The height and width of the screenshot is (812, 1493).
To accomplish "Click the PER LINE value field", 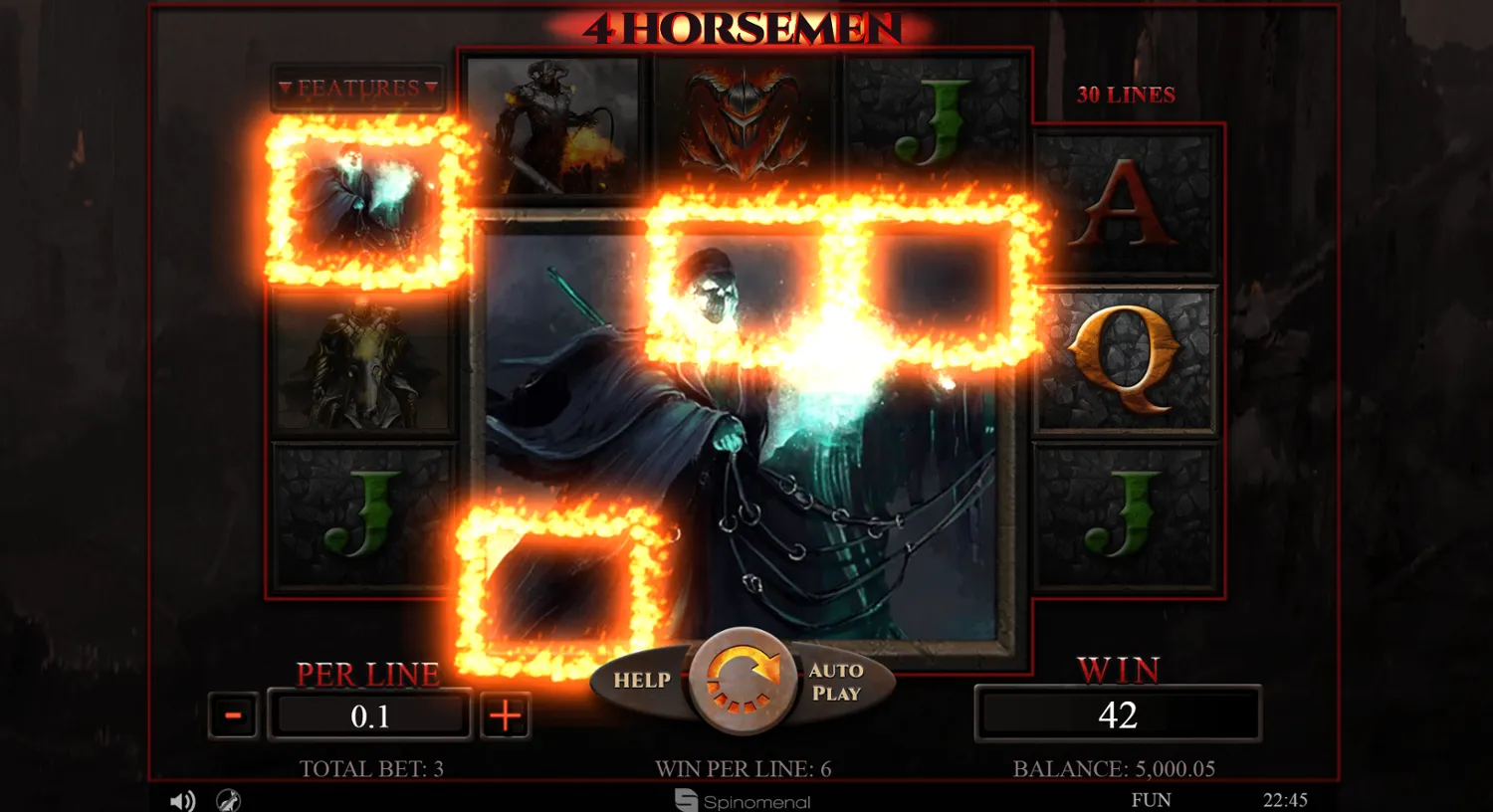I will [369, 714].
